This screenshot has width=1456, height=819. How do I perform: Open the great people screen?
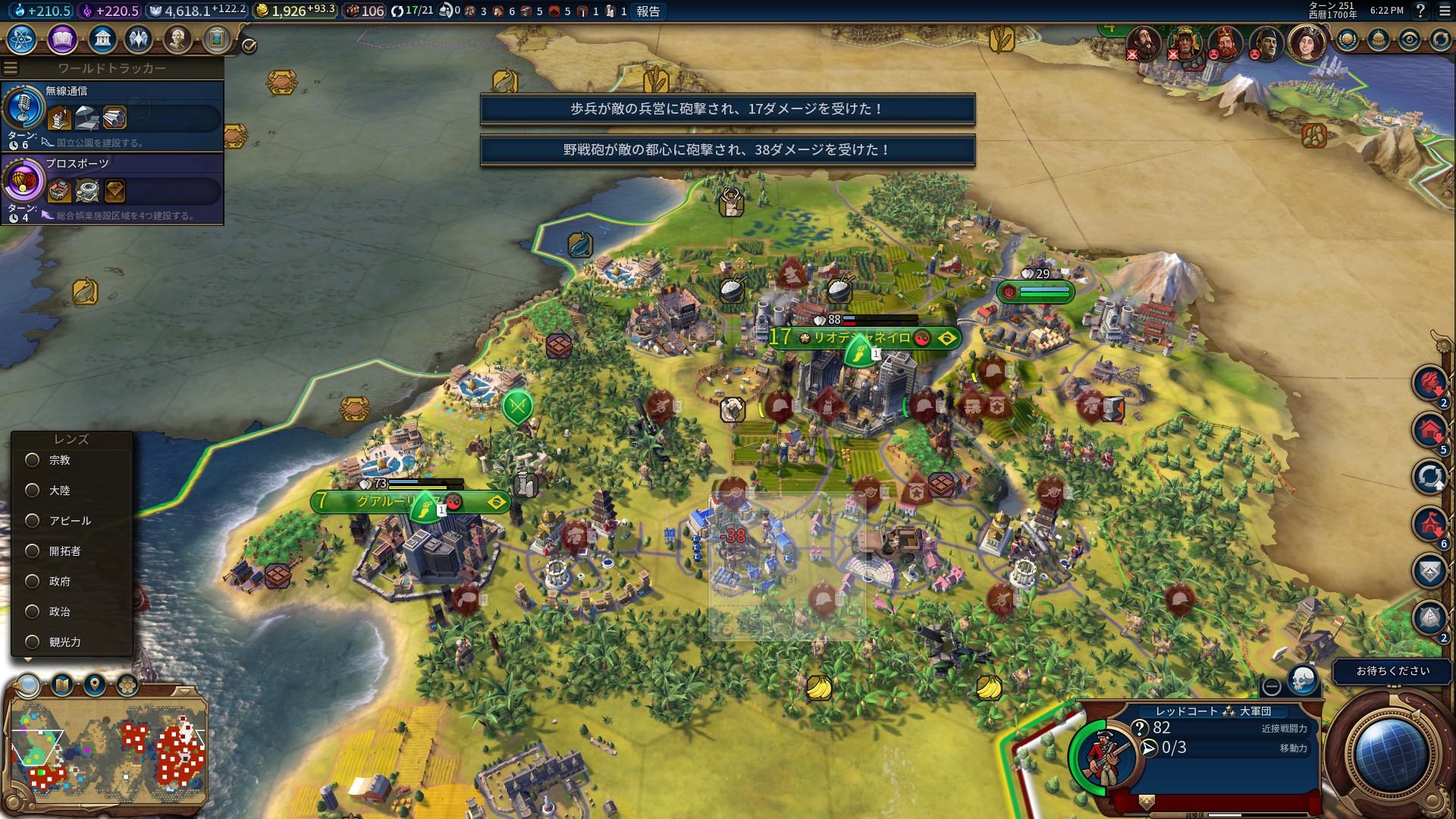(x=177, y=39)
